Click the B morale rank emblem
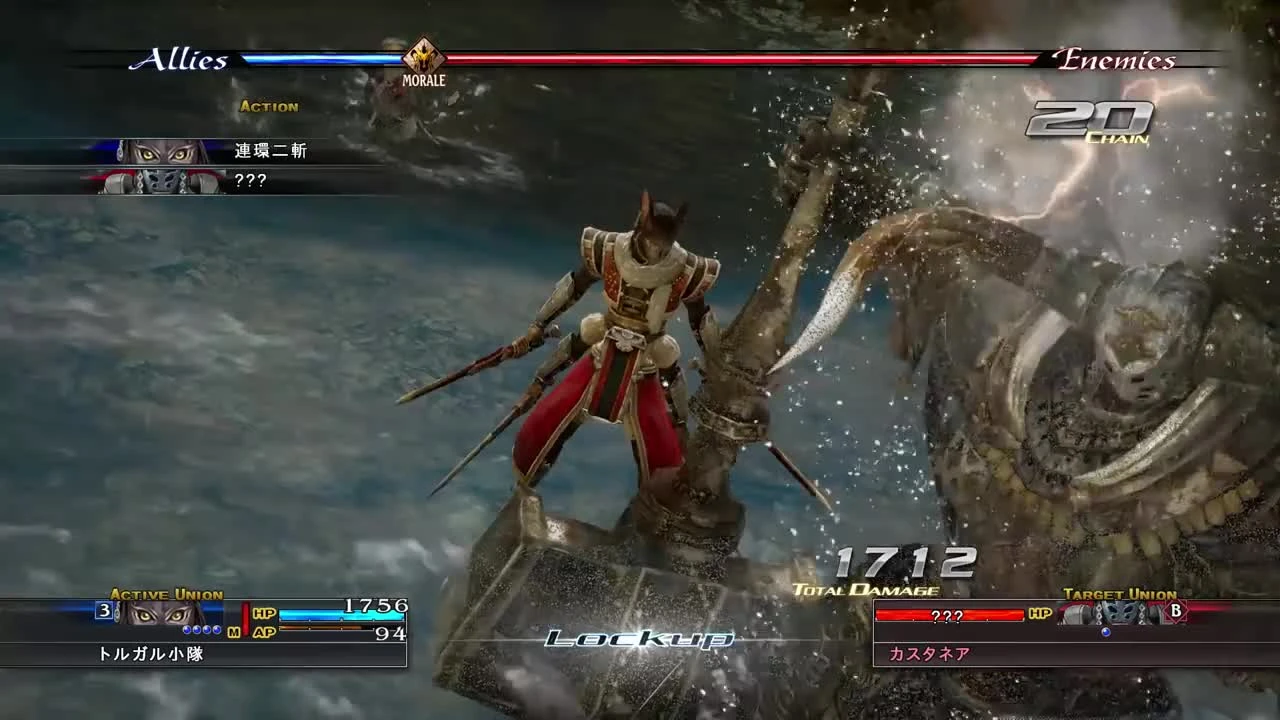 1176,611
